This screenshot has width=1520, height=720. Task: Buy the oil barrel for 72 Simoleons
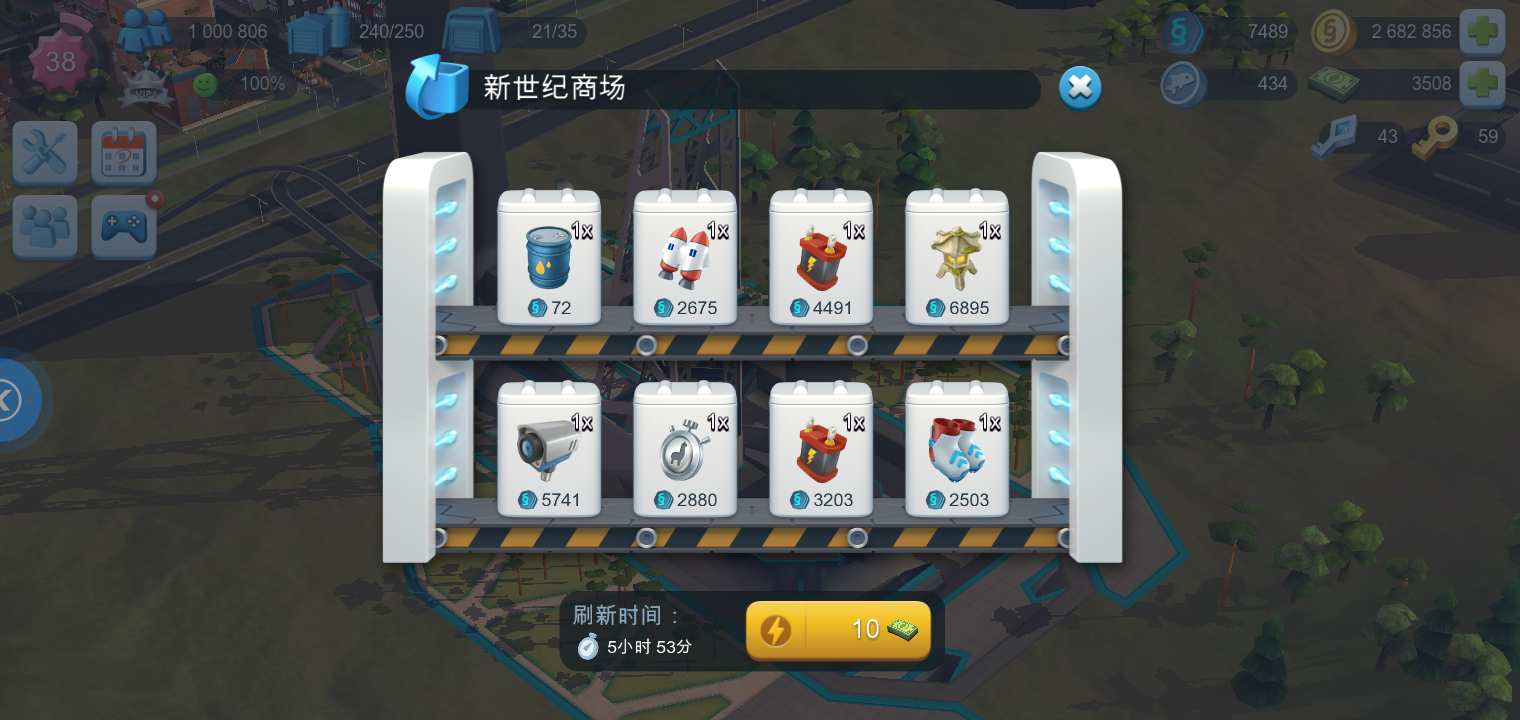[x=549, y=258]
